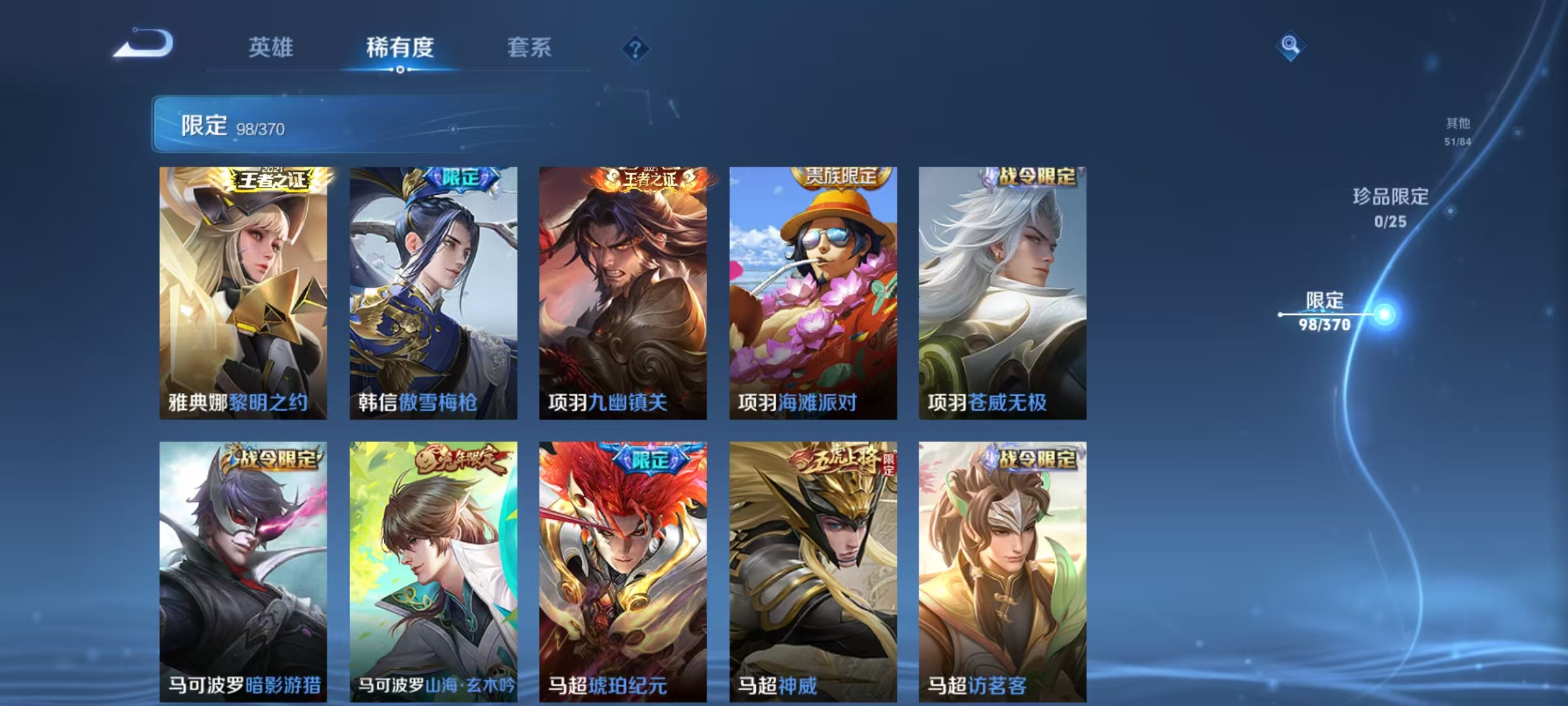Switch to the 英雄 tab
Image resolution: width=1568 pixels, height=706 pixels.
[x=272, y=48]
